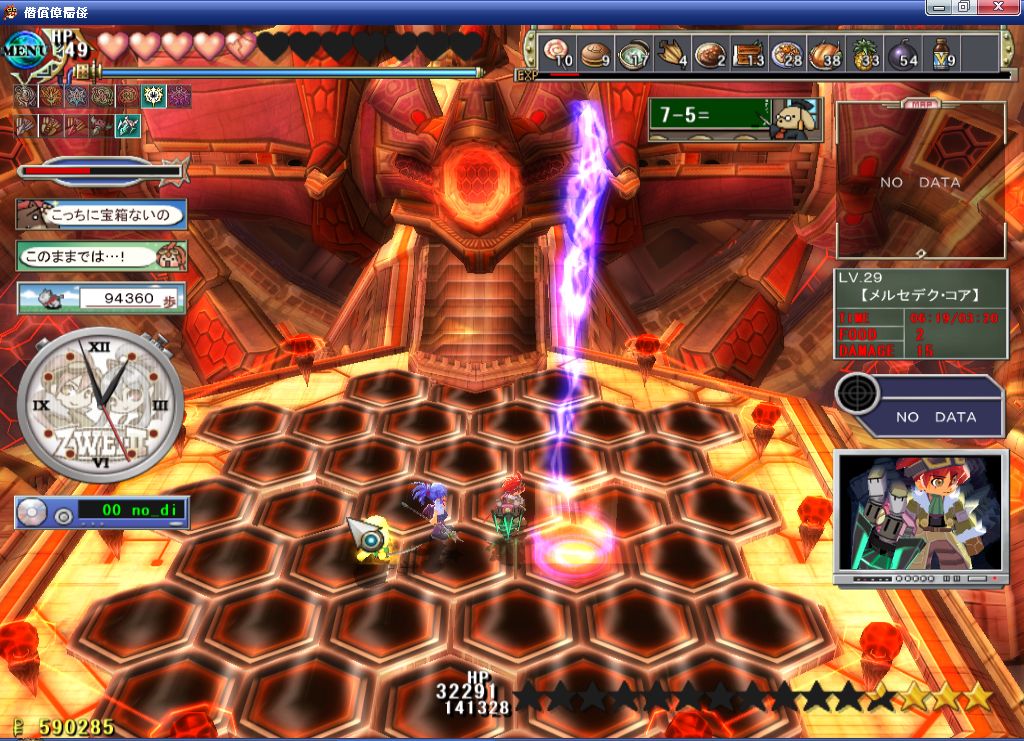Use the V drink bottle item
Image resolution: width=1024 pixels, height=741 pixels.
(941, 54)
